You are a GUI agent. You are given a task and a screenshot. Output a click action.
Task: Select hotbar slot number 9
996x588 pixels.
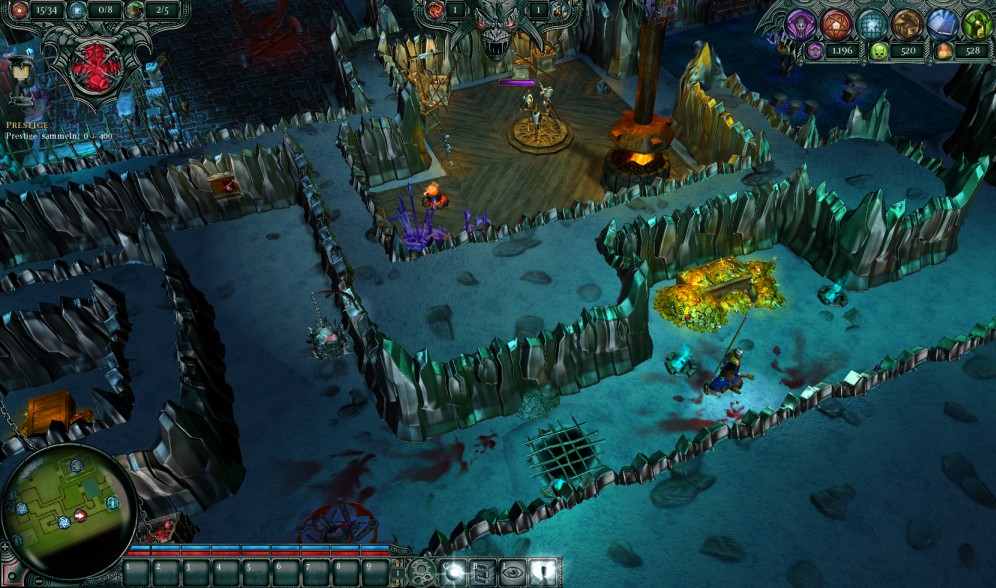tap(374, 573)
